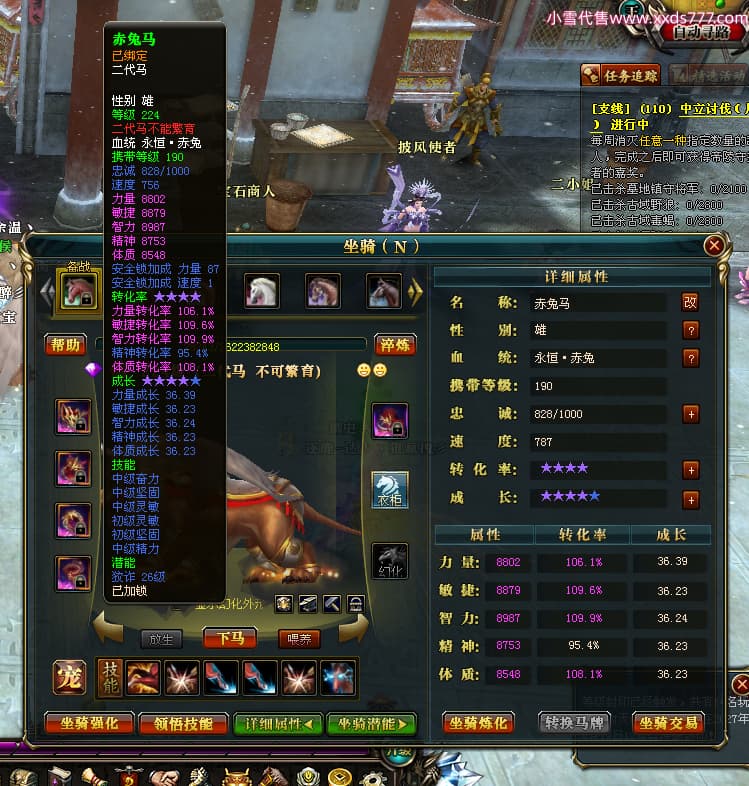Image resolution: width=749 pixels, height=786 pixels.
Task: Click the 下马 dismount button
Action: tap(231, 639)
